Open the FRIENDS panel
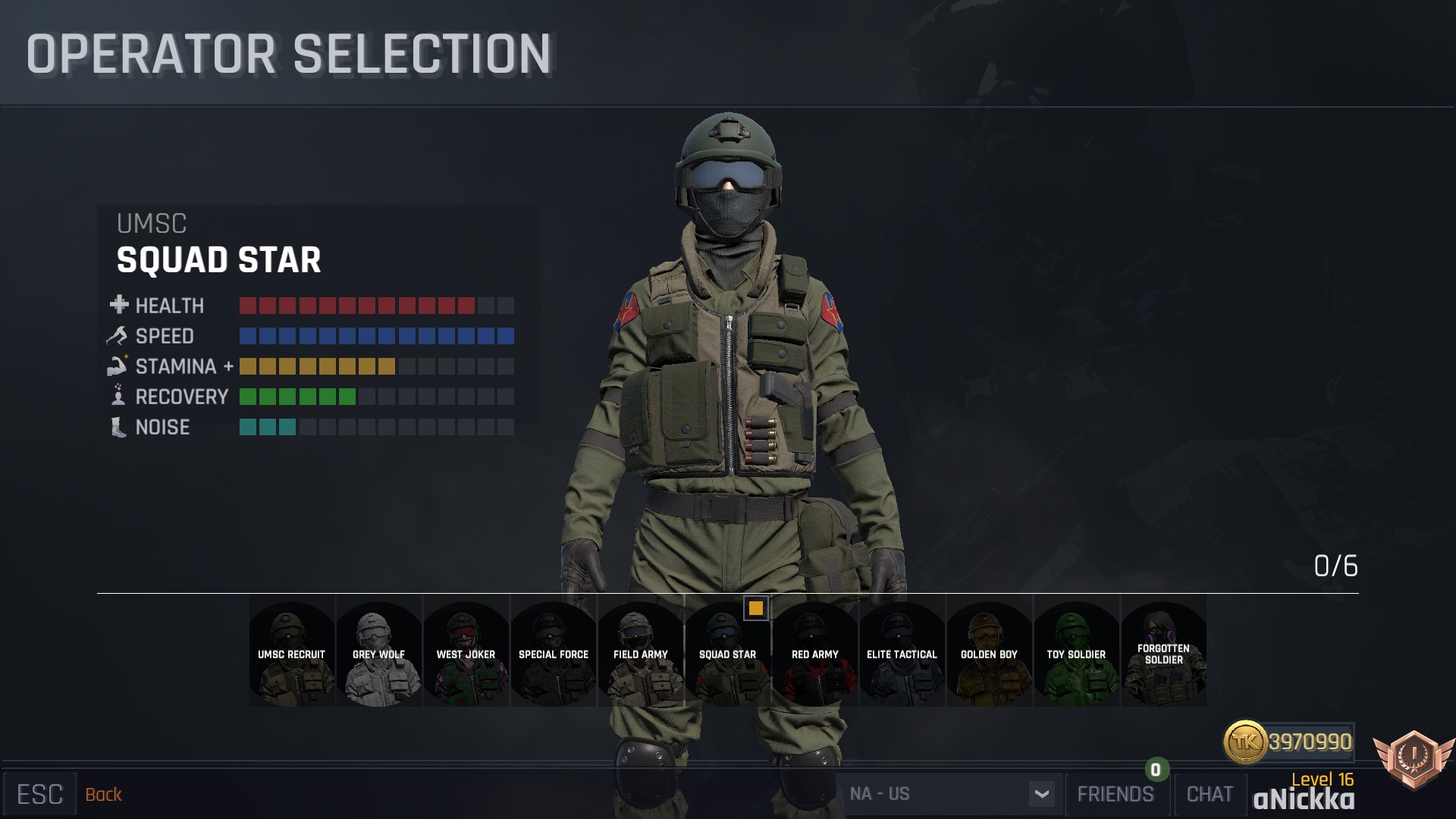The height and width of the screenshot is (819, 1456). [1115, 794]
